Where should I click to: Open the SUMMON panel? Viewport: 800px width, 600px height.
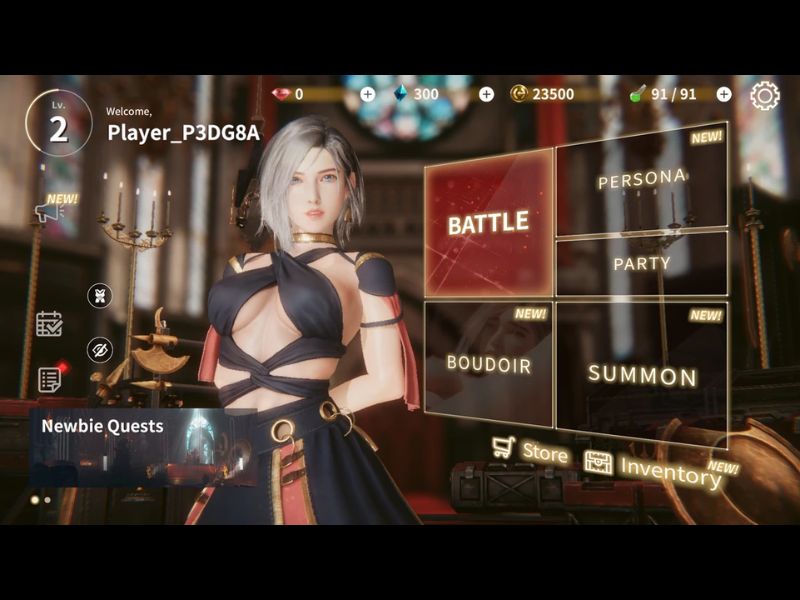(641, 374)
